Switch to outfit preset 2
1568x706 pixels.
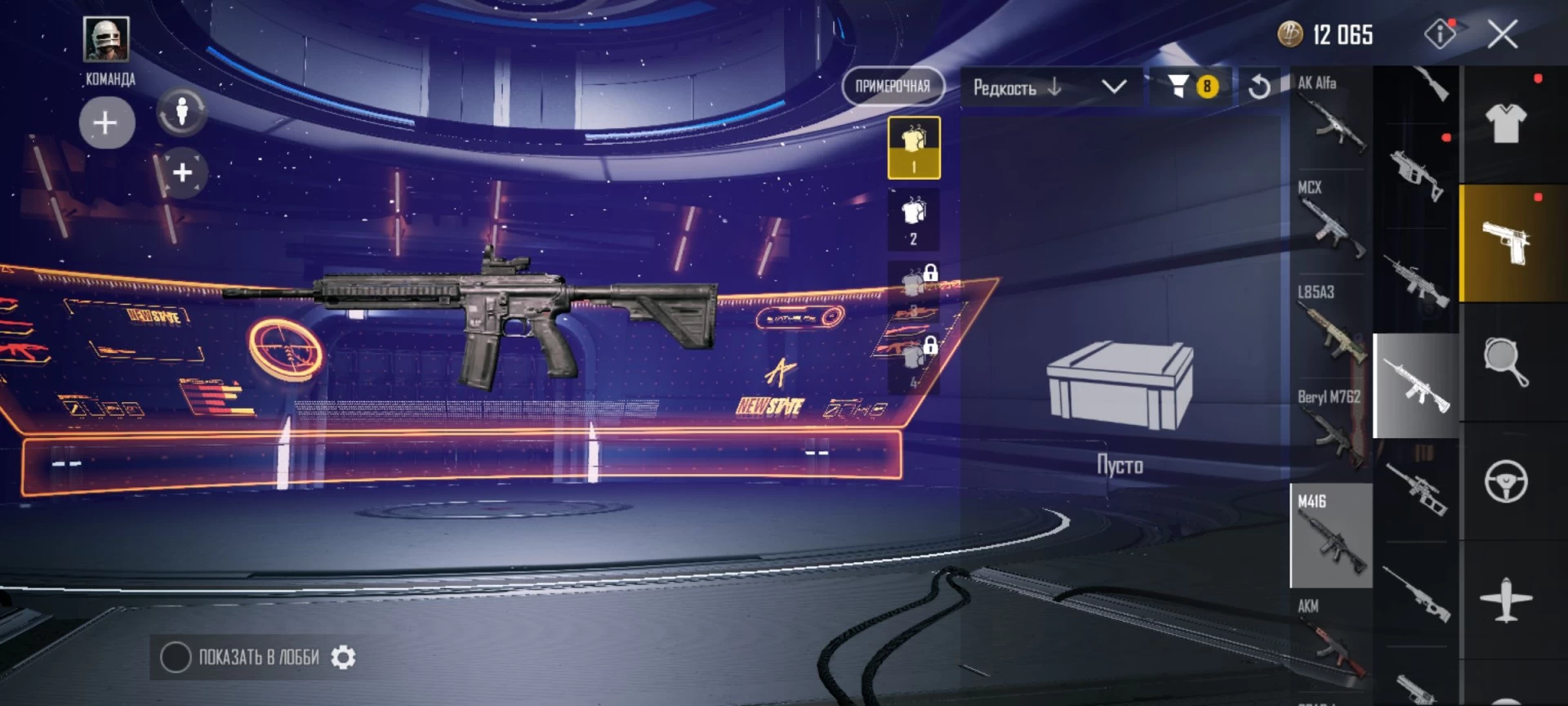pos(914,220)
